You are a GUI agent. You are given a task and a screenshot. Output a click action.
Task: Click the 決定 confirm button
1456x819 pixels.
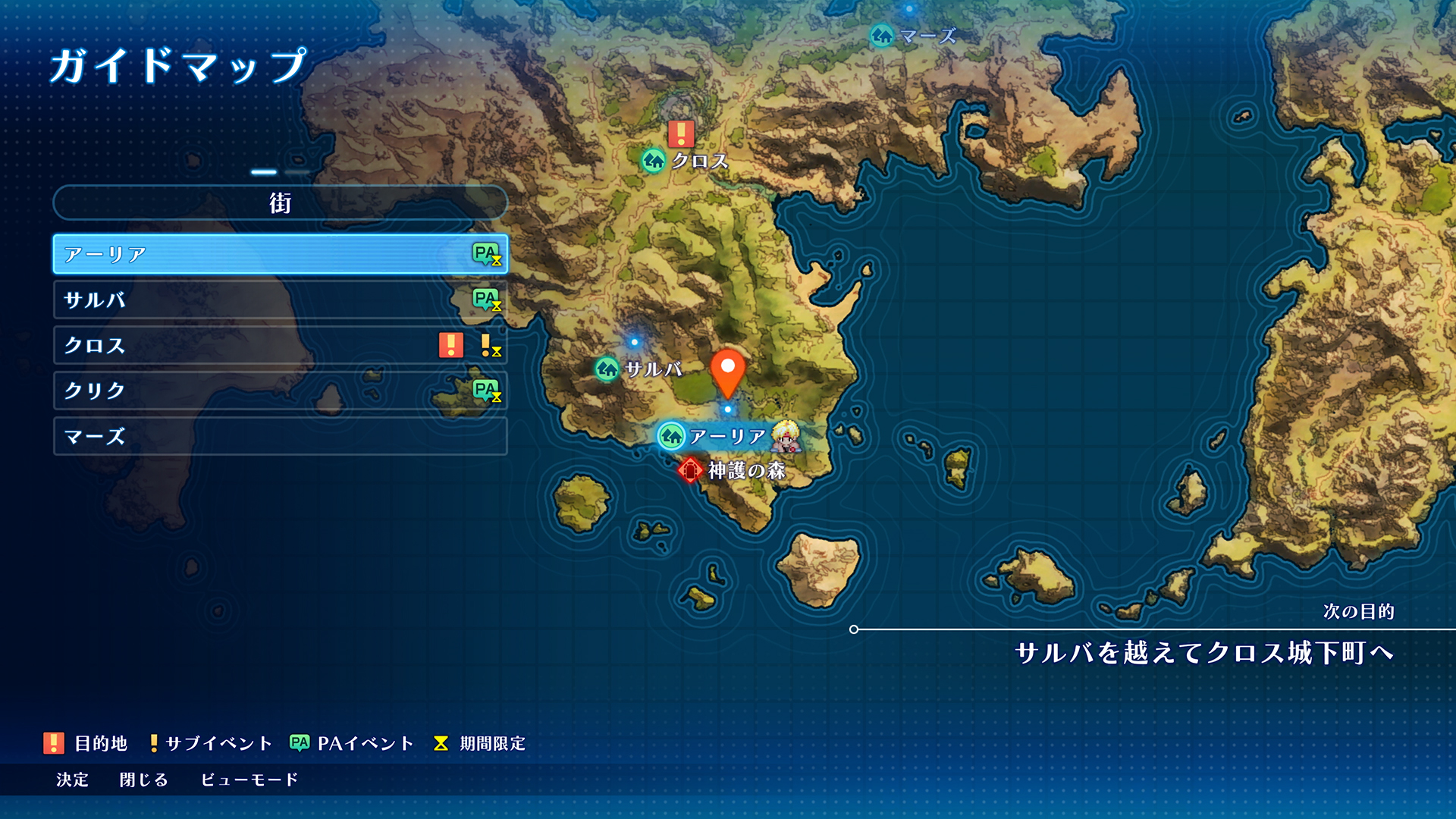72,780
